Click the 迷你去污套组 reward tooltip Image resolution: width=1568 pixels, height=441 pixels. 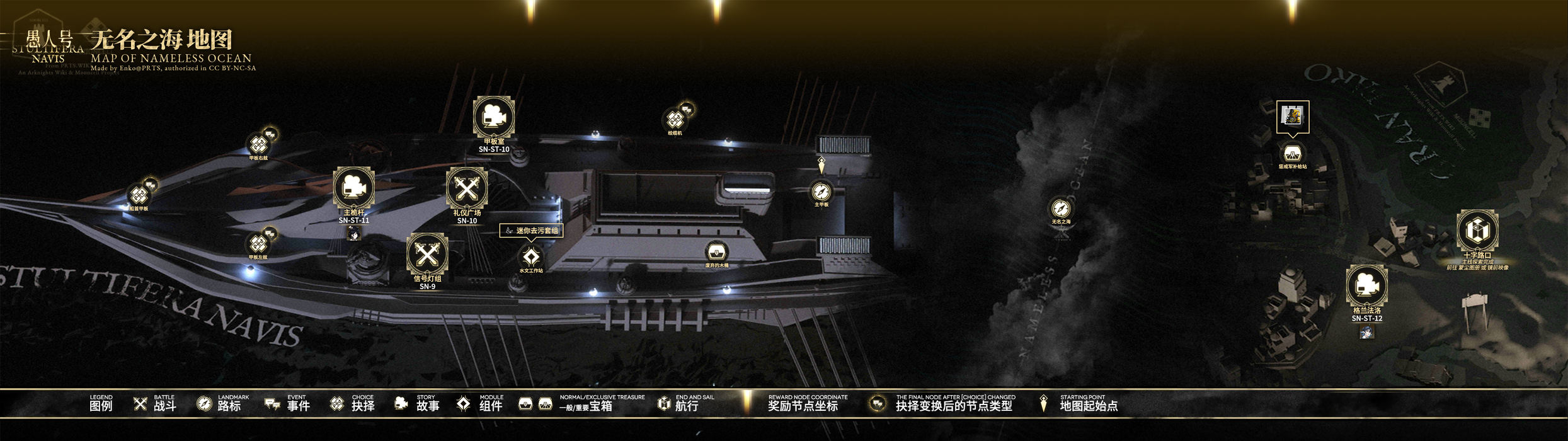coord(531,231)
